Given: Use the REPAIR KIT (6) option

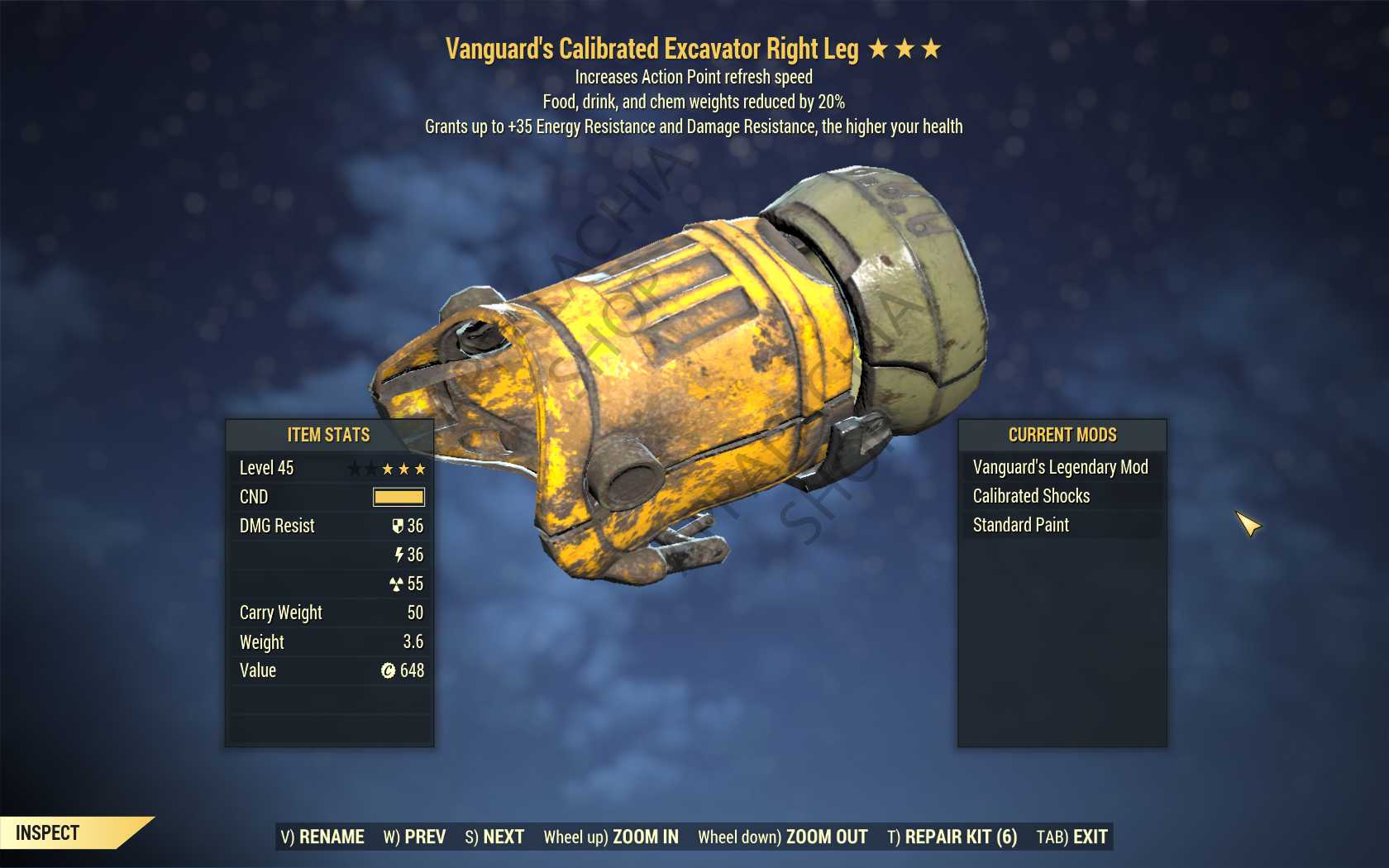Looking at the screenshot, I should [952, 837].
